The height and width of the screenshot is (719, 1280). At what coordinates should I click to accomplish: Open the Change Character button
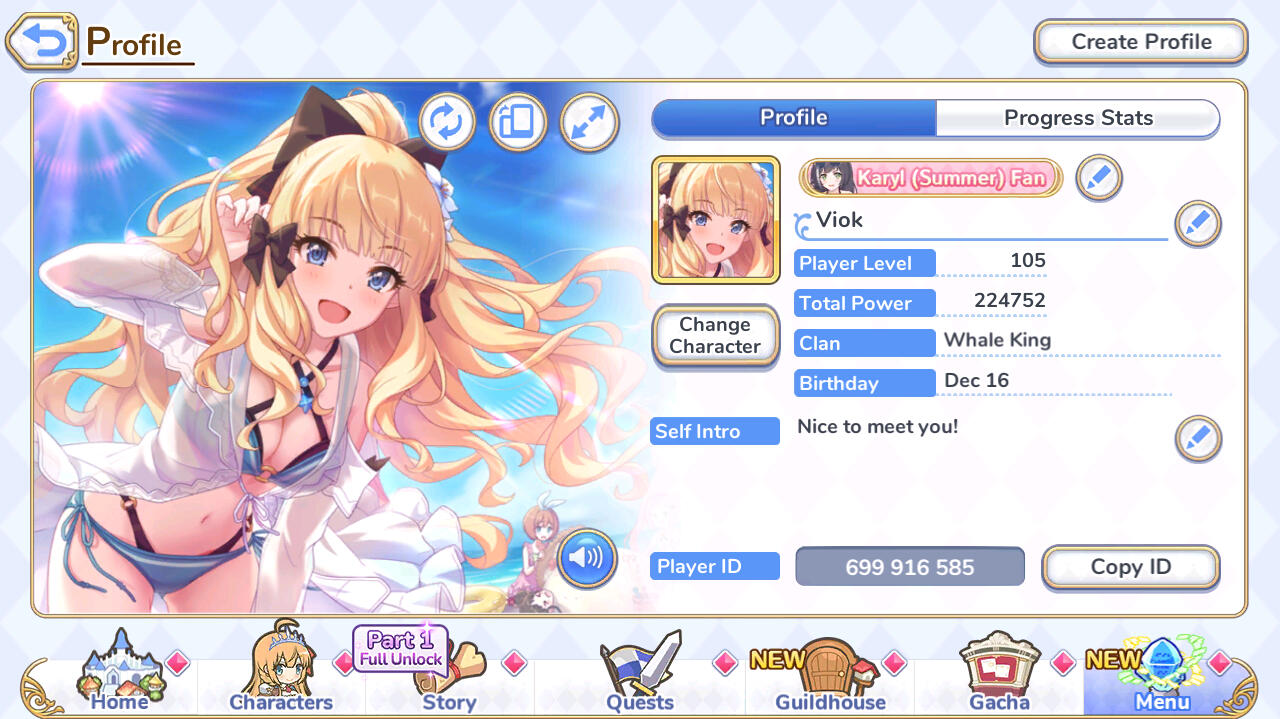click(715, 336)
